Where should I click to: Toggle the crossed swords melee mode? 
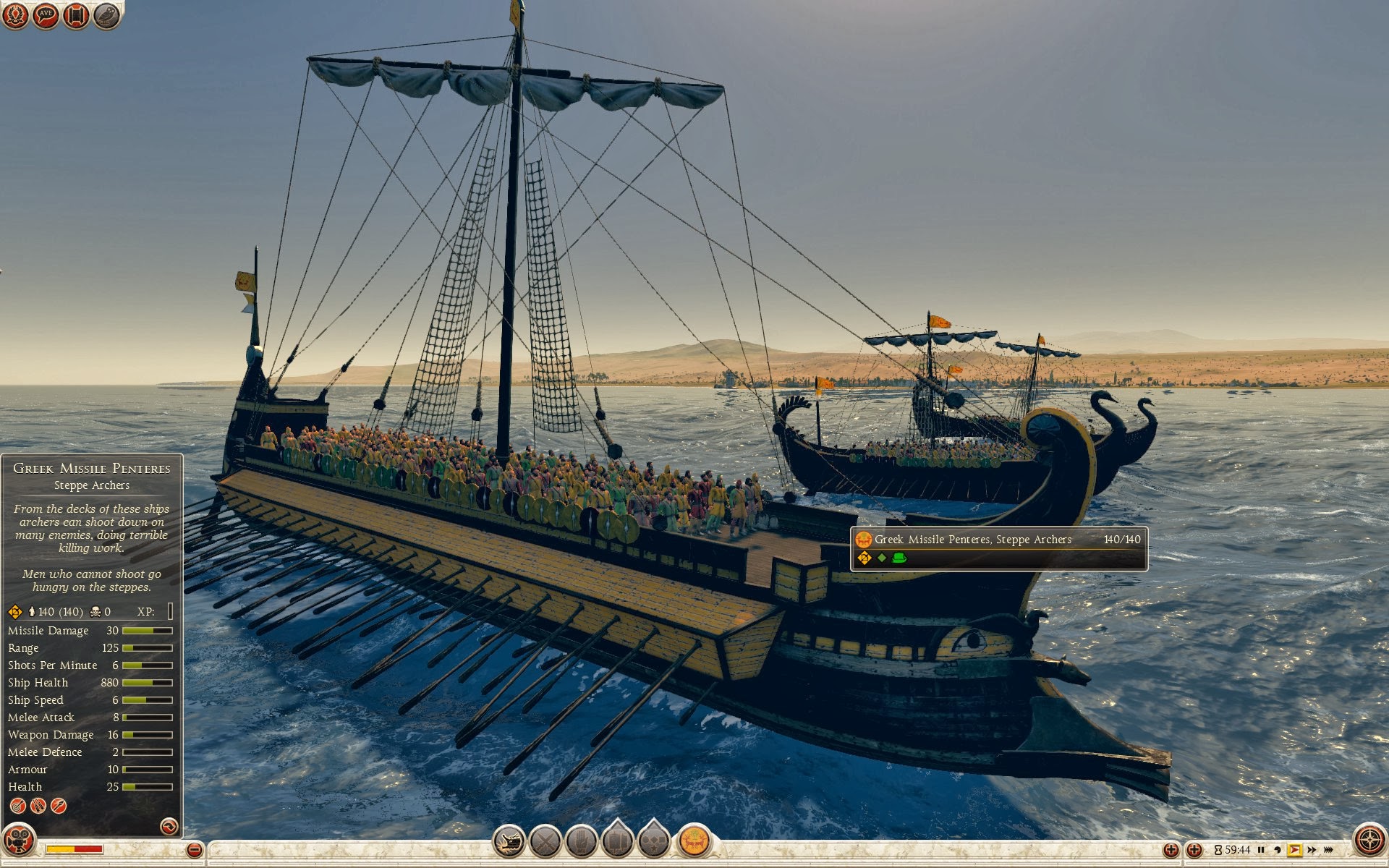(545, 841)
